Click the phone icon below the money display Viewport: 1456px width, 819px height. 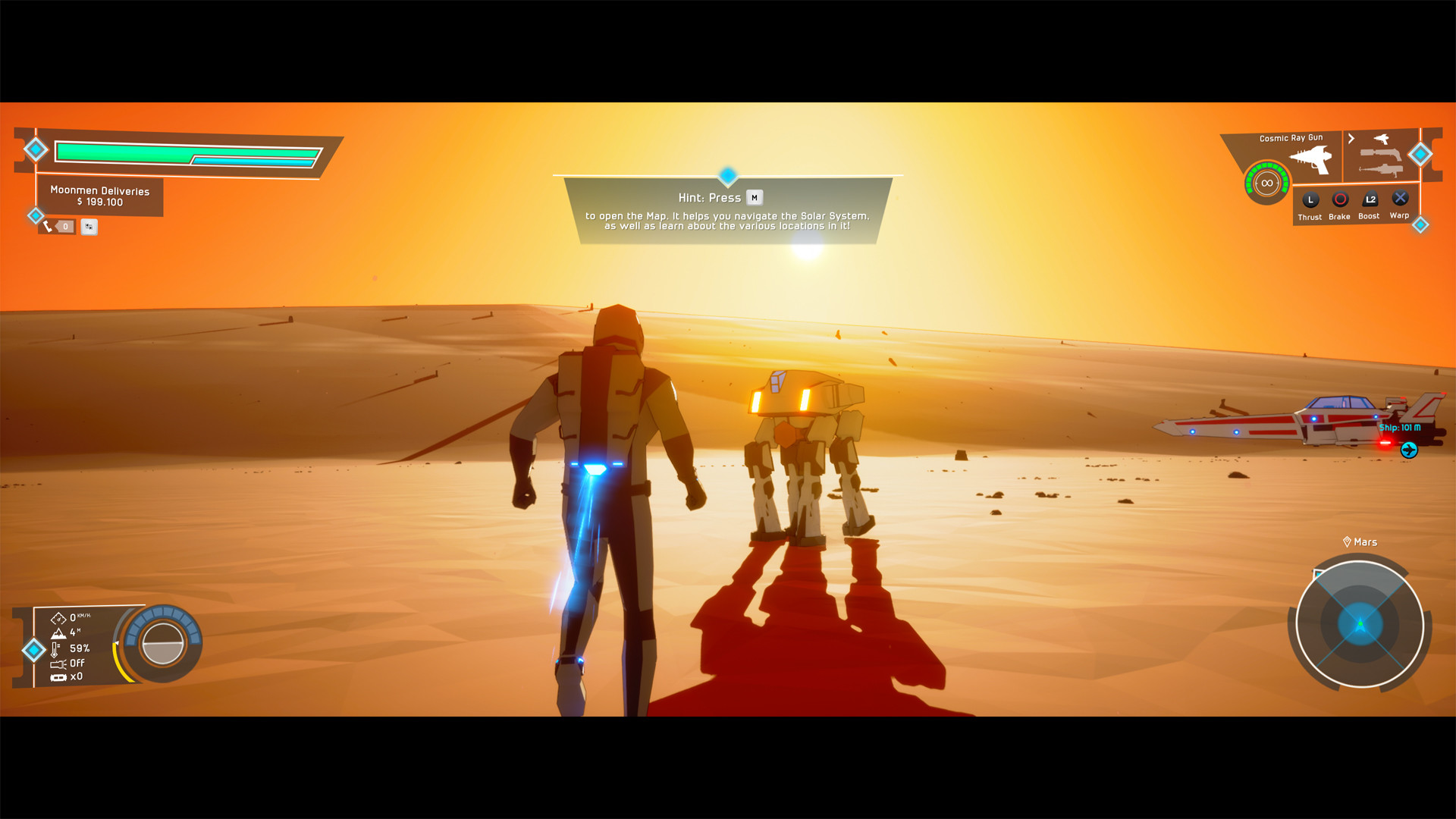[x=49, y=226]
